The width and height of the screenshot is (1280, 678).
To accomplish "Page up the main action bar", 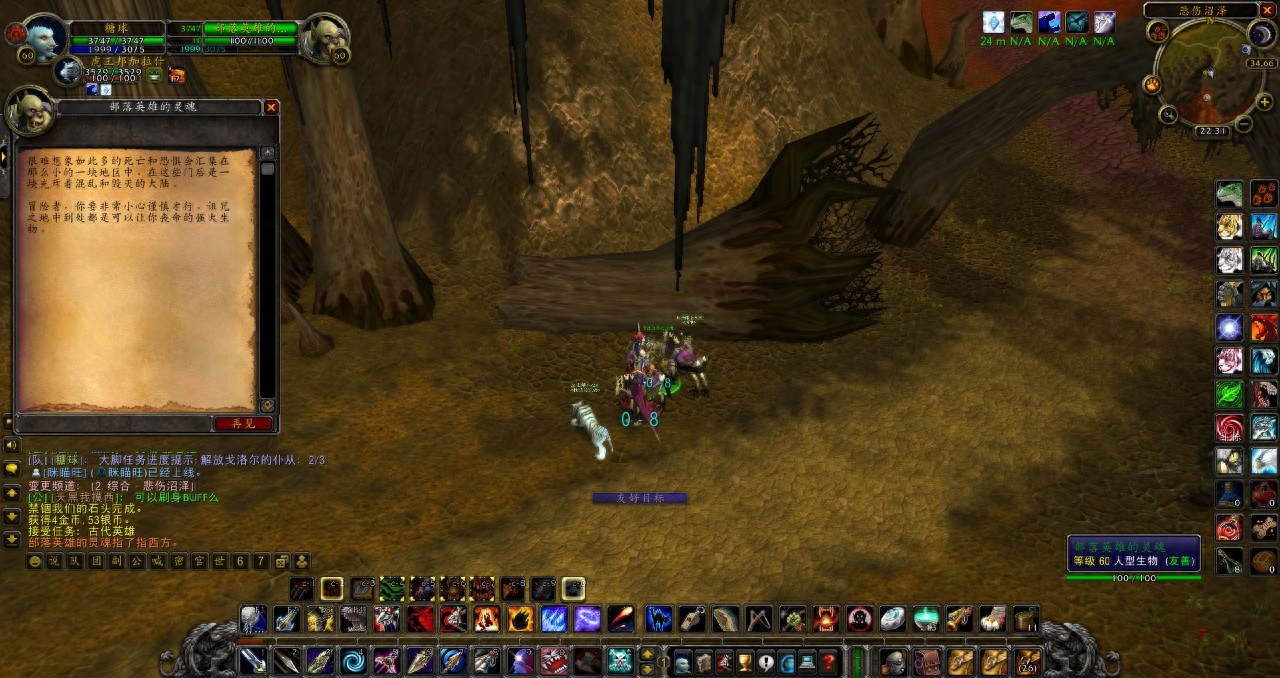I will click(646, 654).
